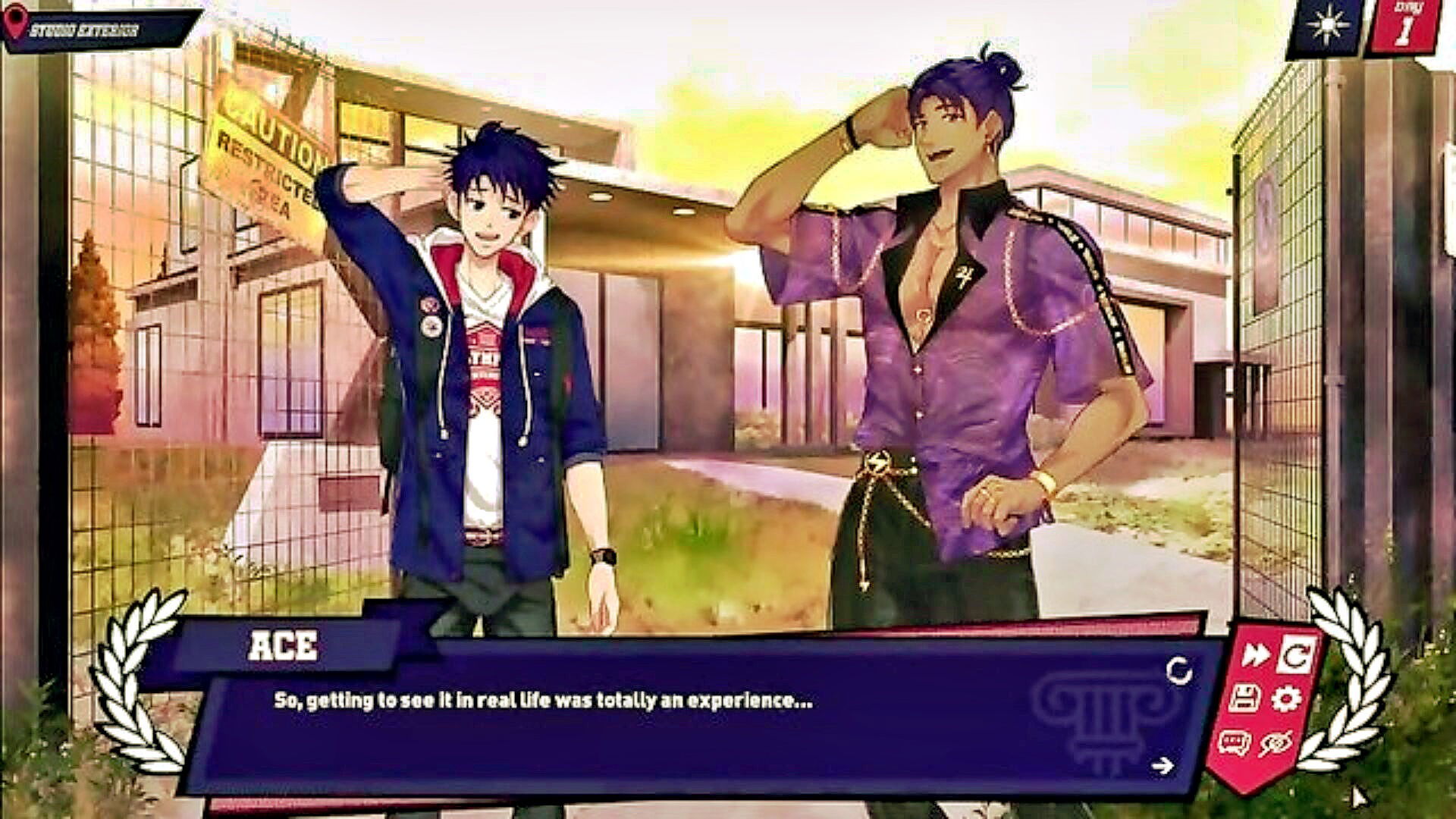
Task: Toggle the auto-play circular arrow button
Action: click(1296, 655)
